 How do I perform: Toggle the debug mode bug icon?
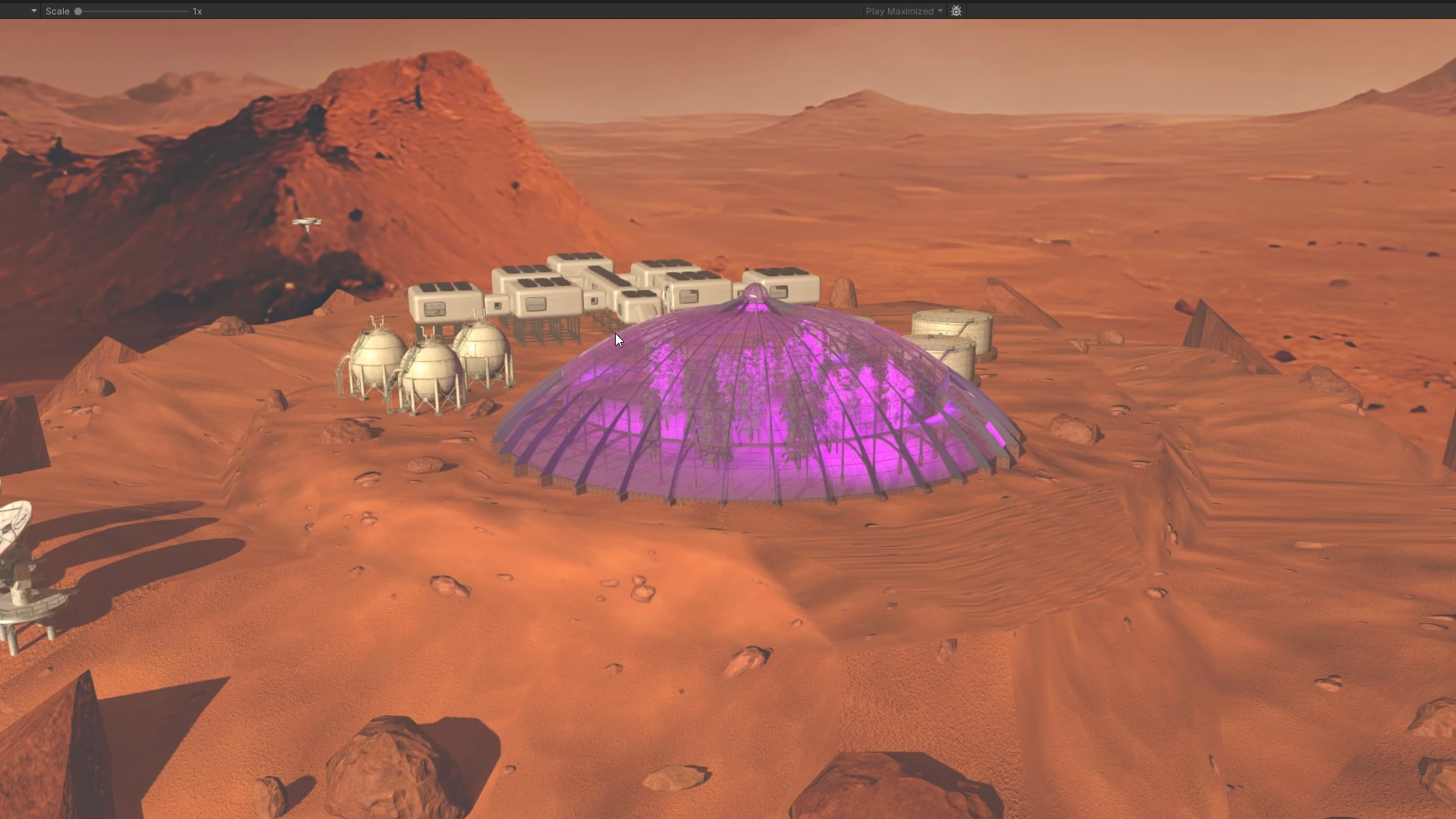pos(955,11)
